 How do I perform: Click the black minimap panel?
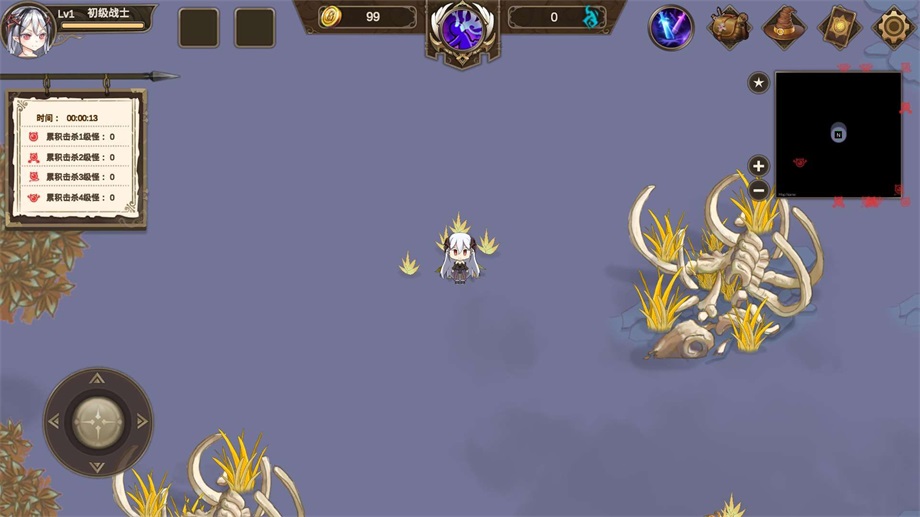pyautogui.click(x=838, y=134)
